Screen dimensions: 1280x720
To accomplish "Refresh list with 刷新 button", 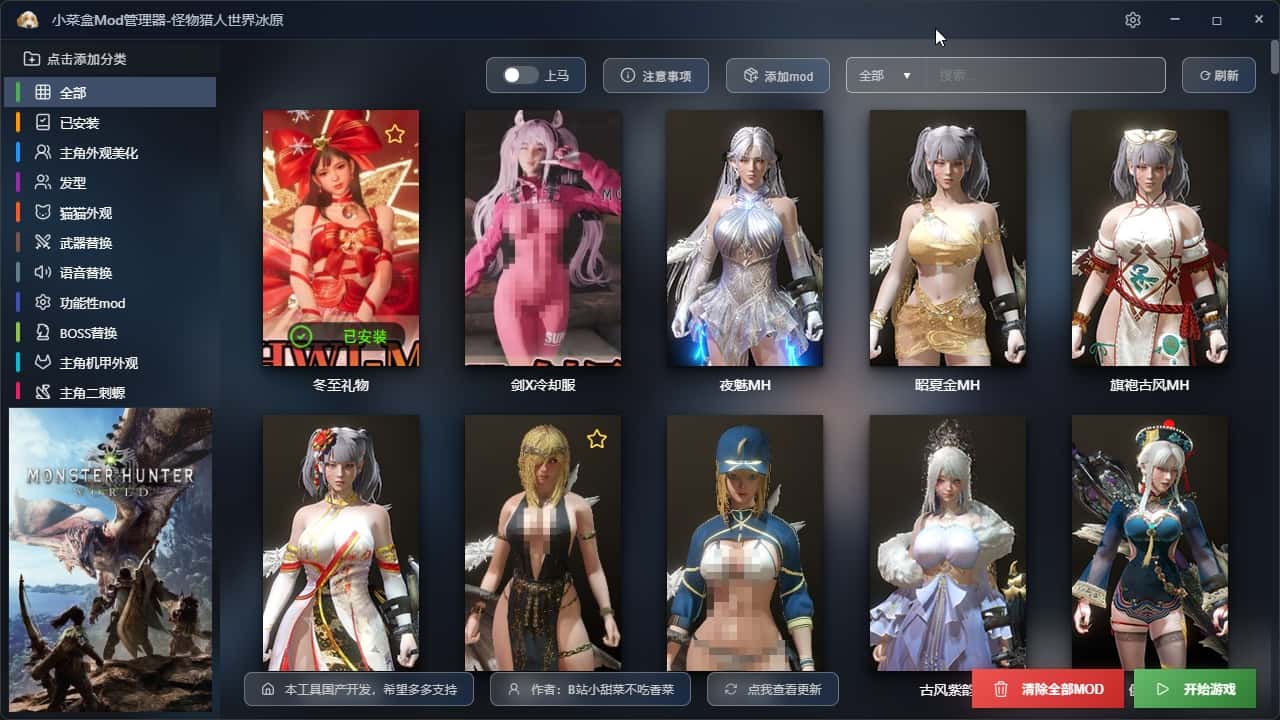I will [x=1219, y=76].
